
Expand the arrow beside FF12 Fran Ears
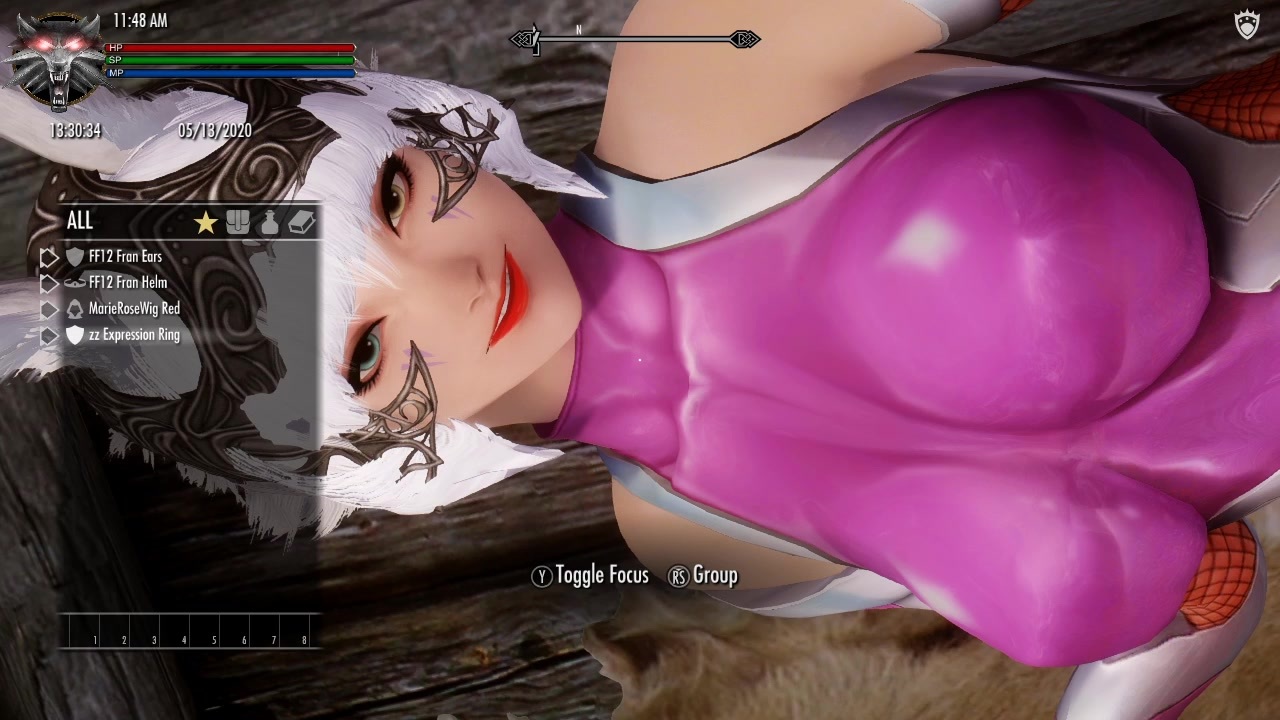pos(48,257)
